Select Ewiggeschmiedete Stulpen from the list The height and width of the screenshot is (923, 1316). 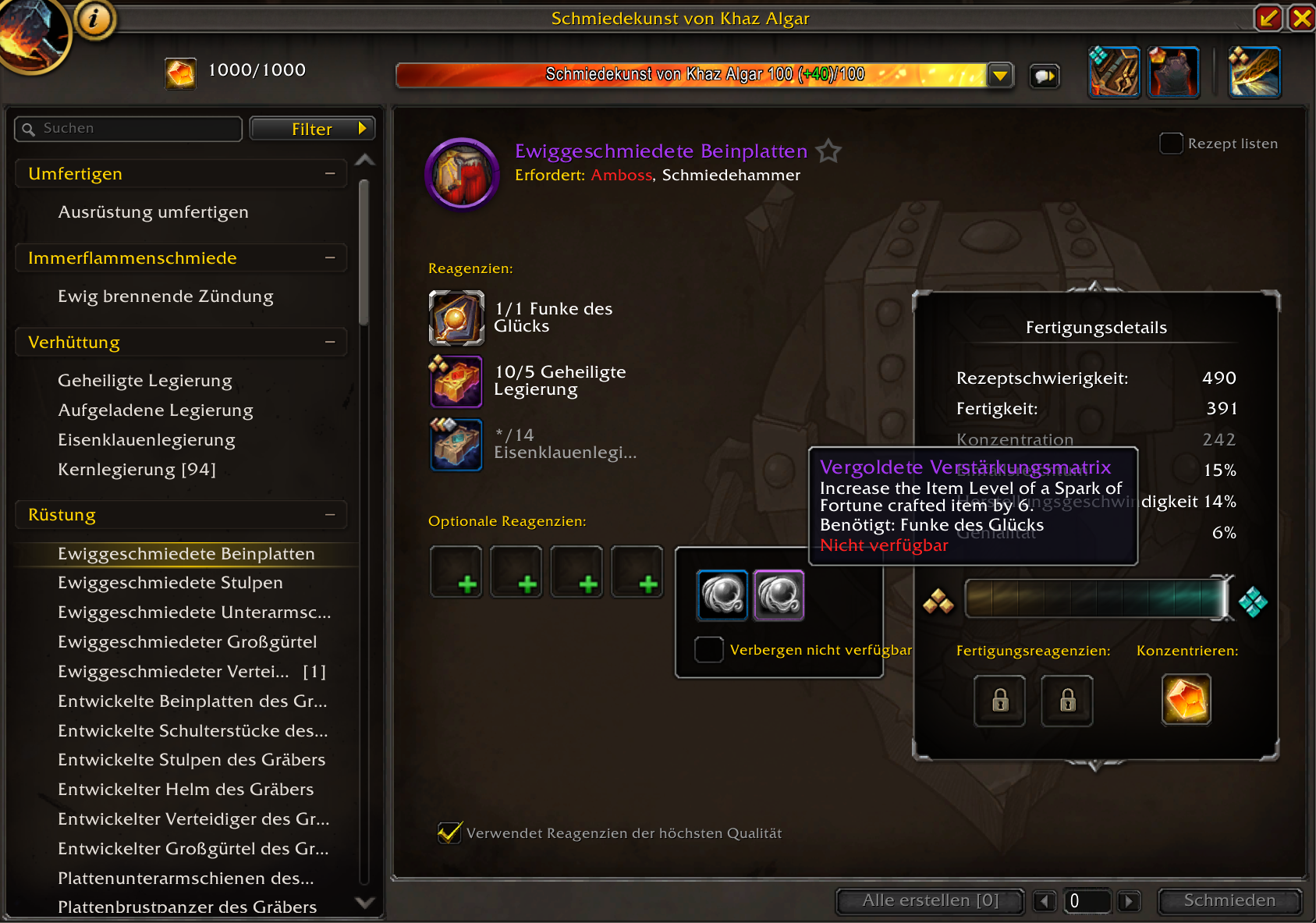(x=170, y=583)
